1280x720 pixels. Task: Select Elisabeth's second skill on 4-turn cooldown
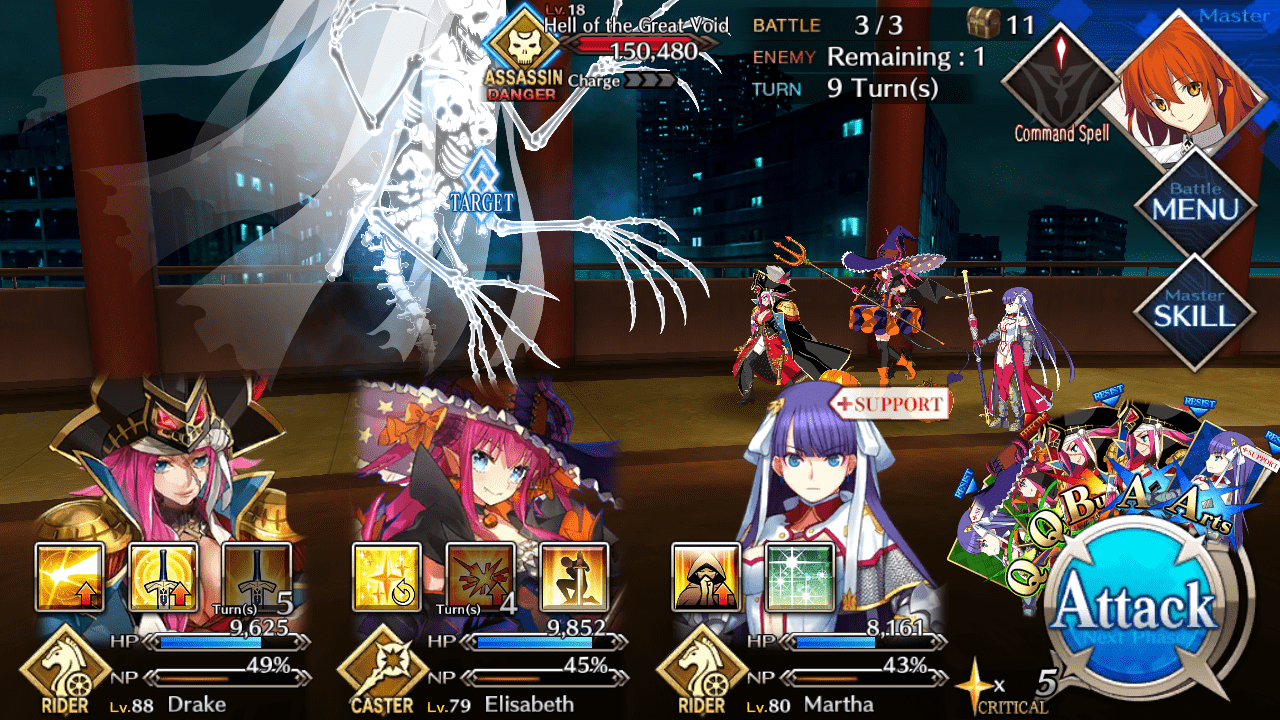pos(480,577)
